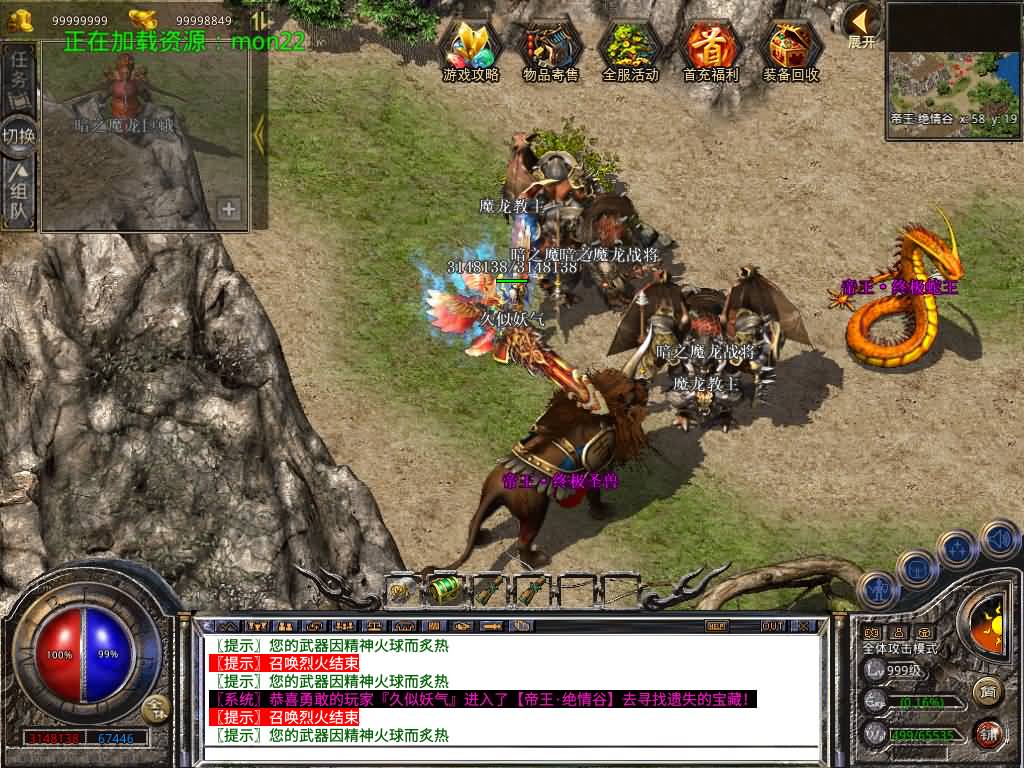1024x768 pixels.
Task: Open the 全服活动 server events icon
Action: [630, 48]
